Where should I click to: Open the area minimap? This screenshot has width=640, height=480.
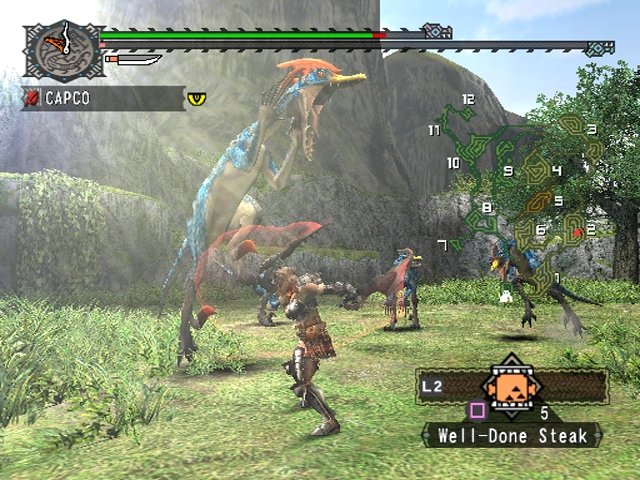click(x=520, y=190)
